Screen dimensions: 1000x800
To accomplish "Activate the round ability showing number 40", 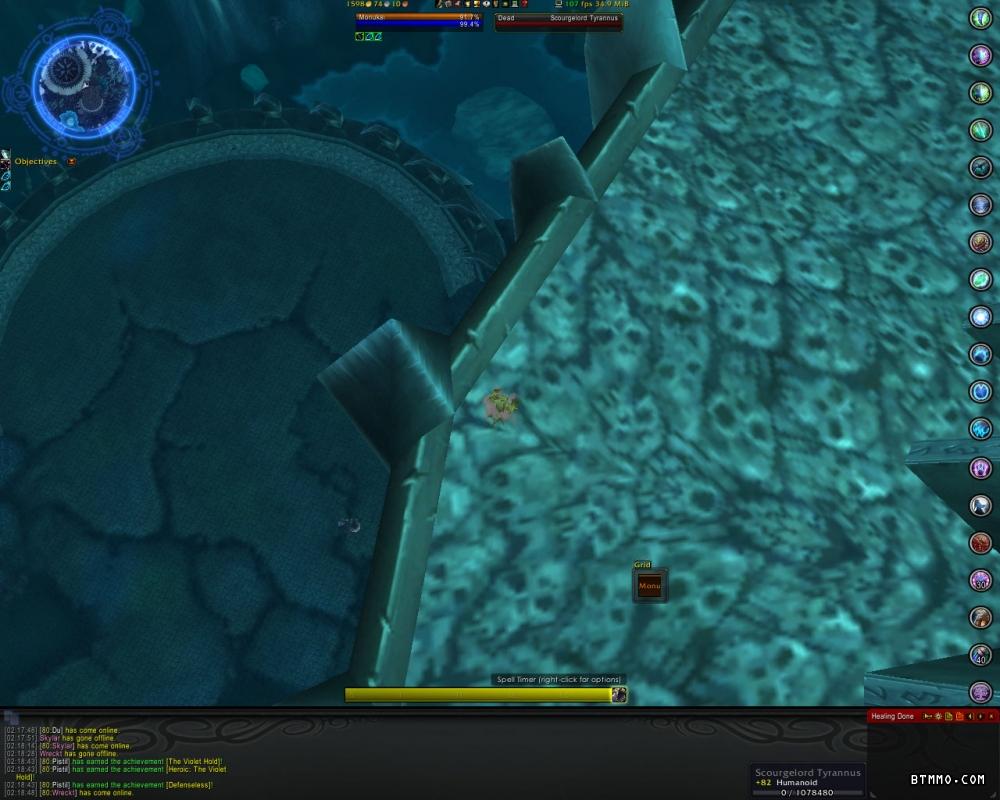I will [980, 655].
